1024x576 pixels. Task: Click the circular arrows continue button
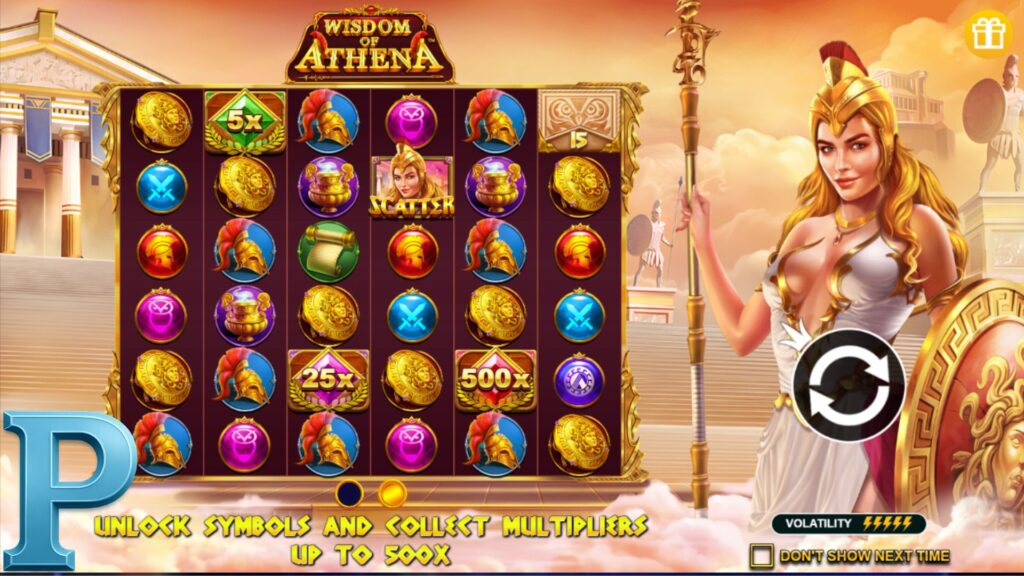[x=848, y=385]
